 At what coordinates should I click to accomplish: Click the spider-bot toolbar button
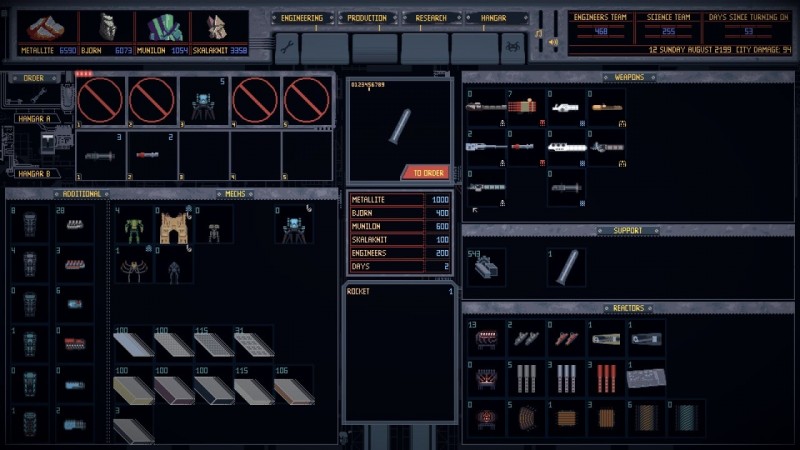click(514, 47)
